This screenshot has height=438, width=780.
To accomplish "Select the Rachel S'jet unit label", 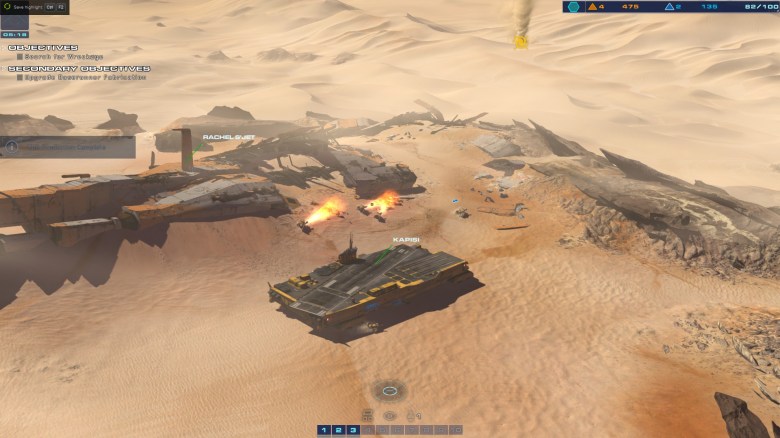I will tap(228, 137).
